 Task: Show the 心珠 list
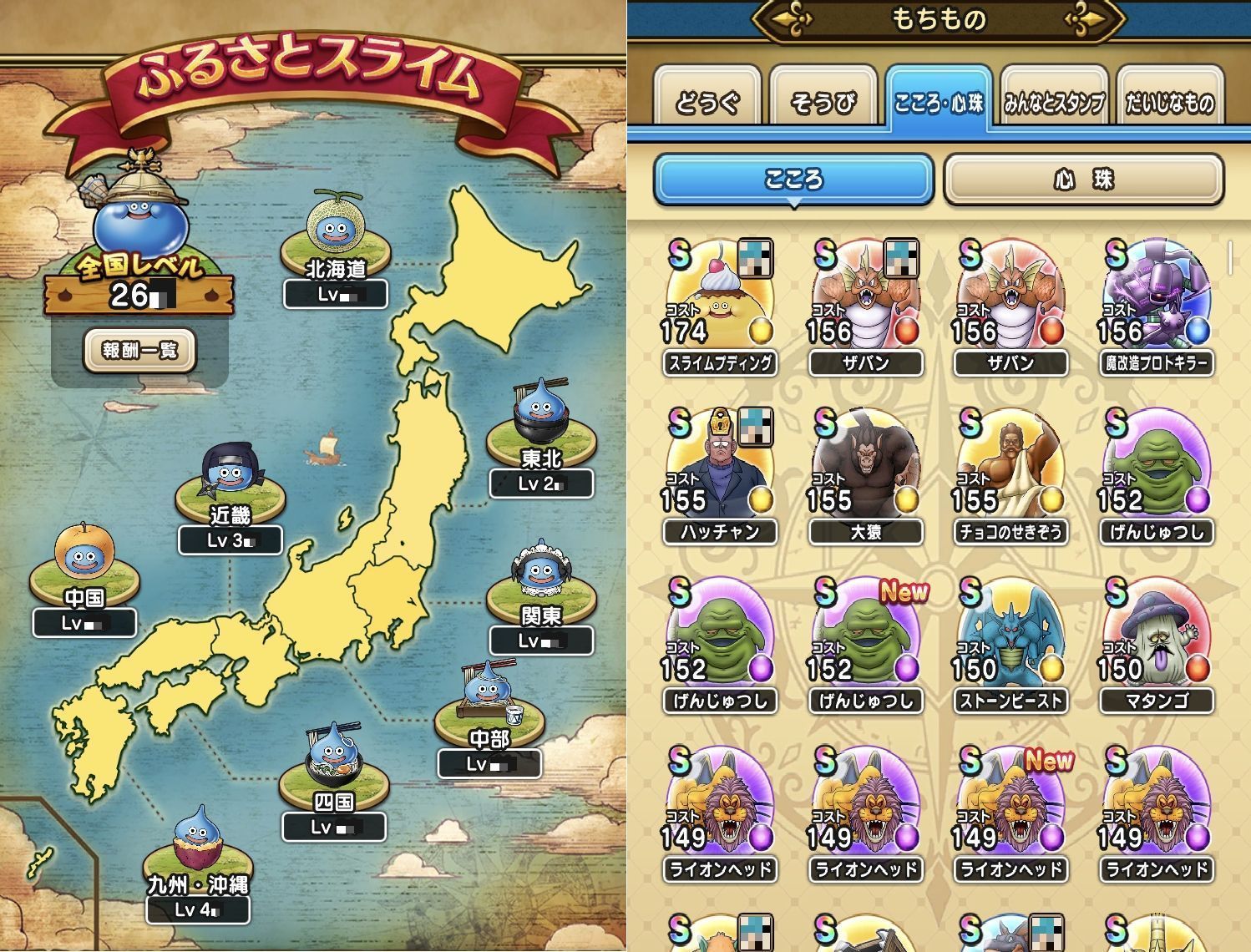click(1083, 179)
